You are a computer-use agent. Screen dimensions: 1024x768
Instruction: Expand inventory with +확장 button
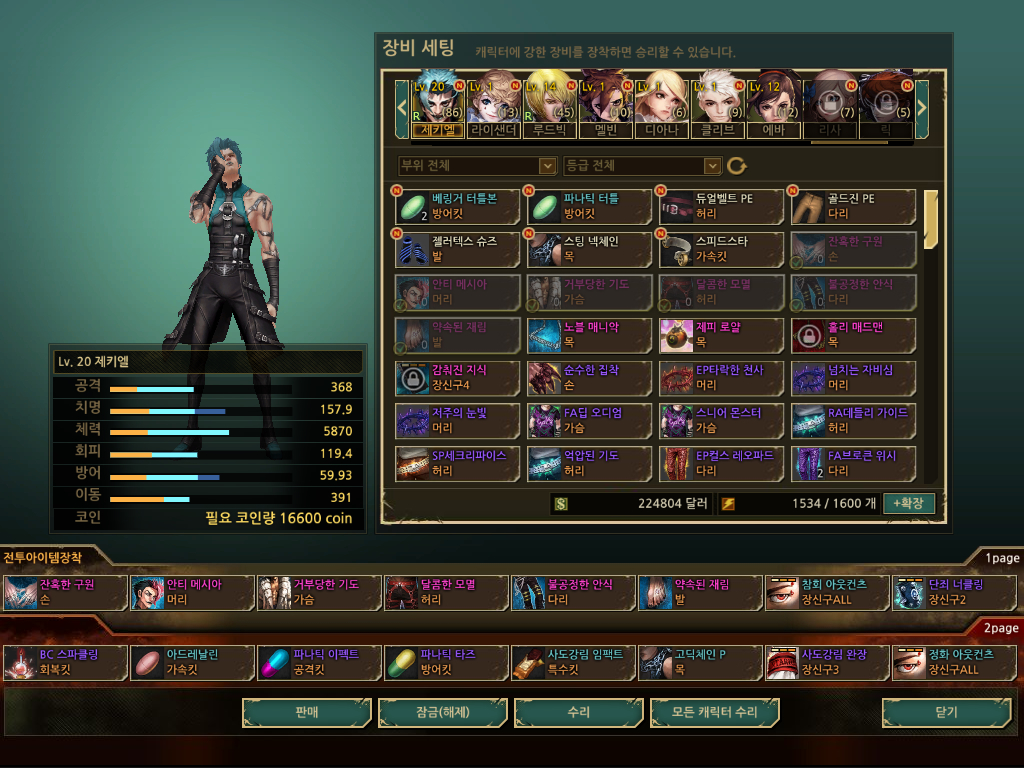[x=908, y=503]
